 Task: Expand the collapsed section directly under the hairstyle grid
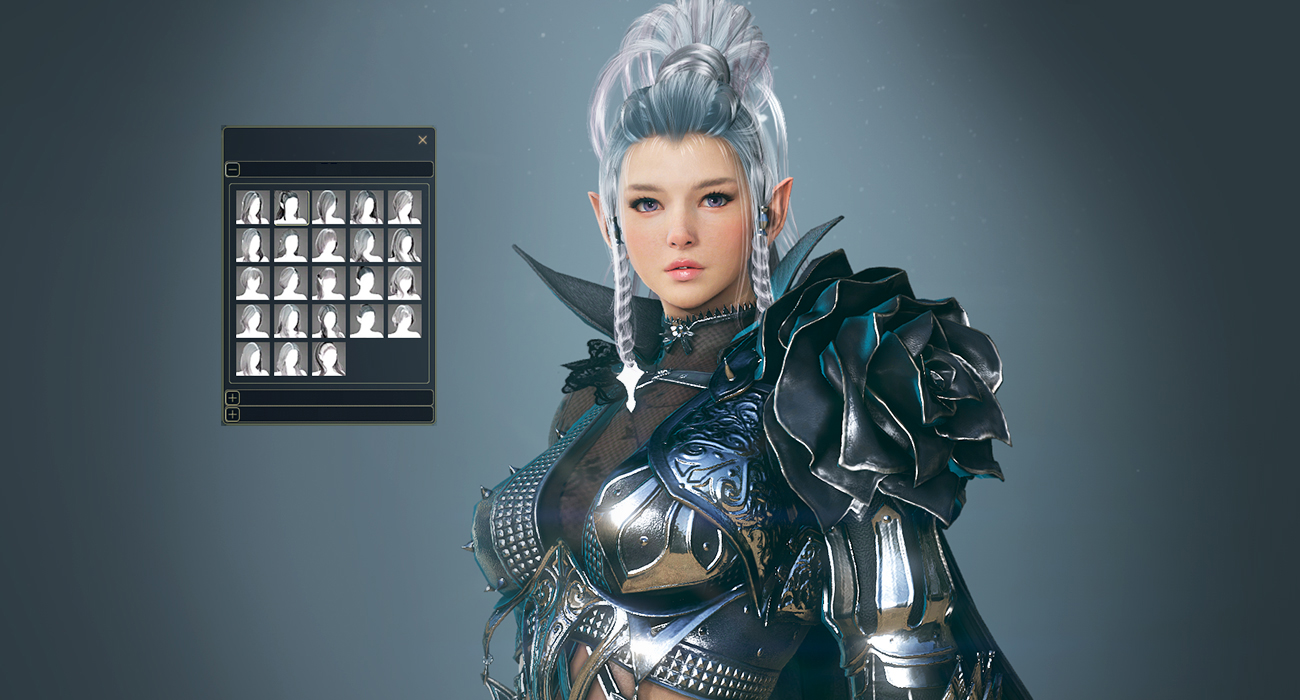[232, 398]
